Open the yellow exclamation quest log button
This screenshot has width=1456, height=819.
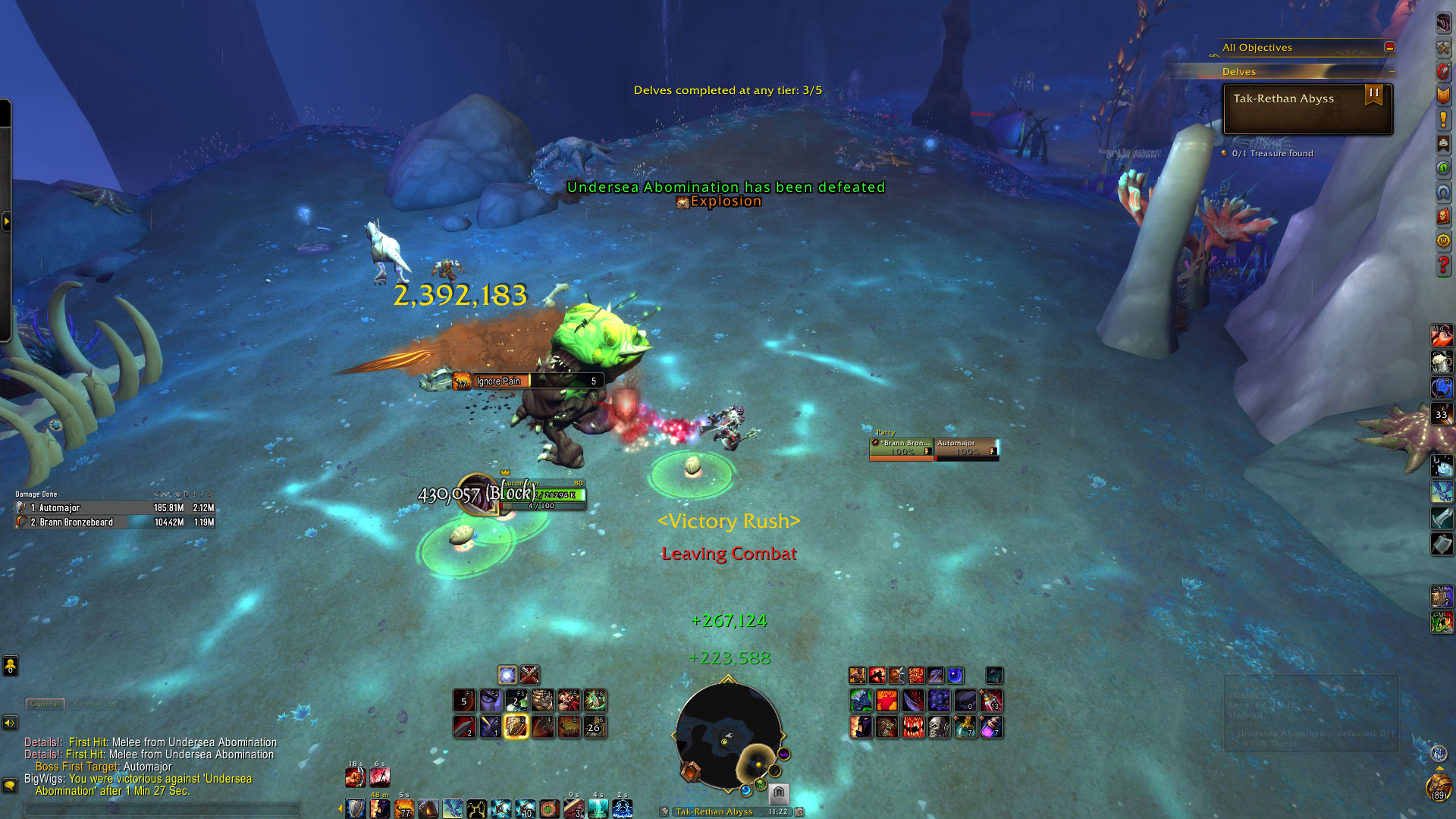[1443, 119]
